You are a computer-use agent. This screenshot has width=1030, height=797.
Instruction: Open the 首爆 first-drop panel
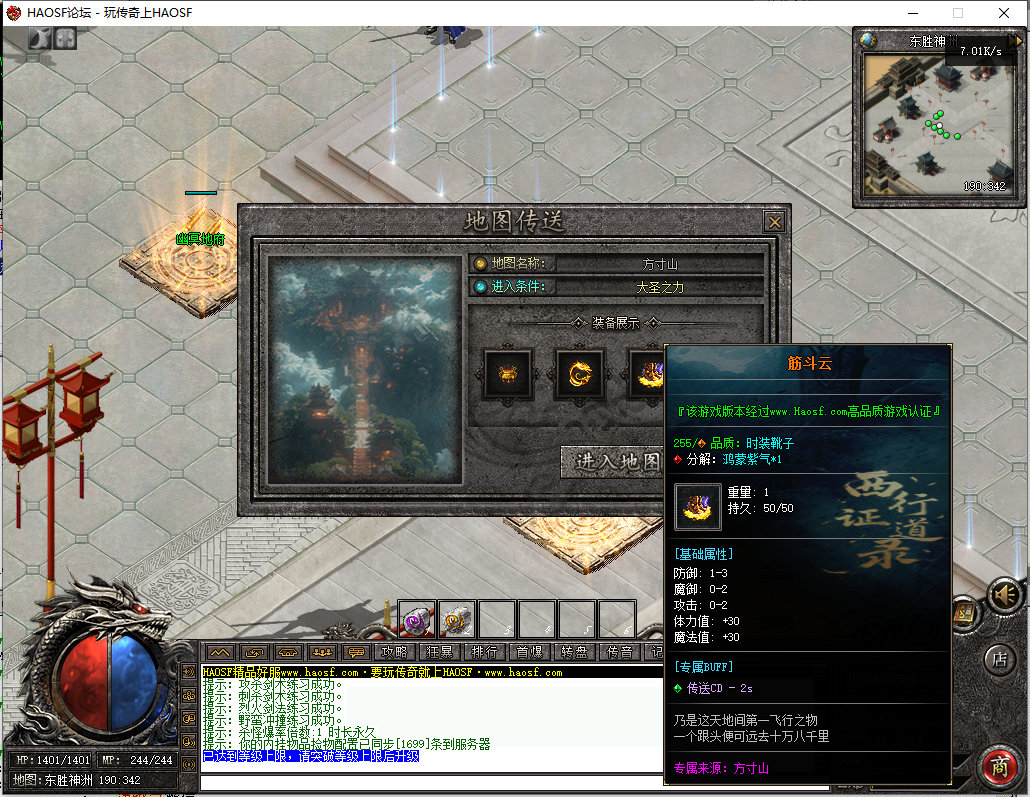coord(530,652)
